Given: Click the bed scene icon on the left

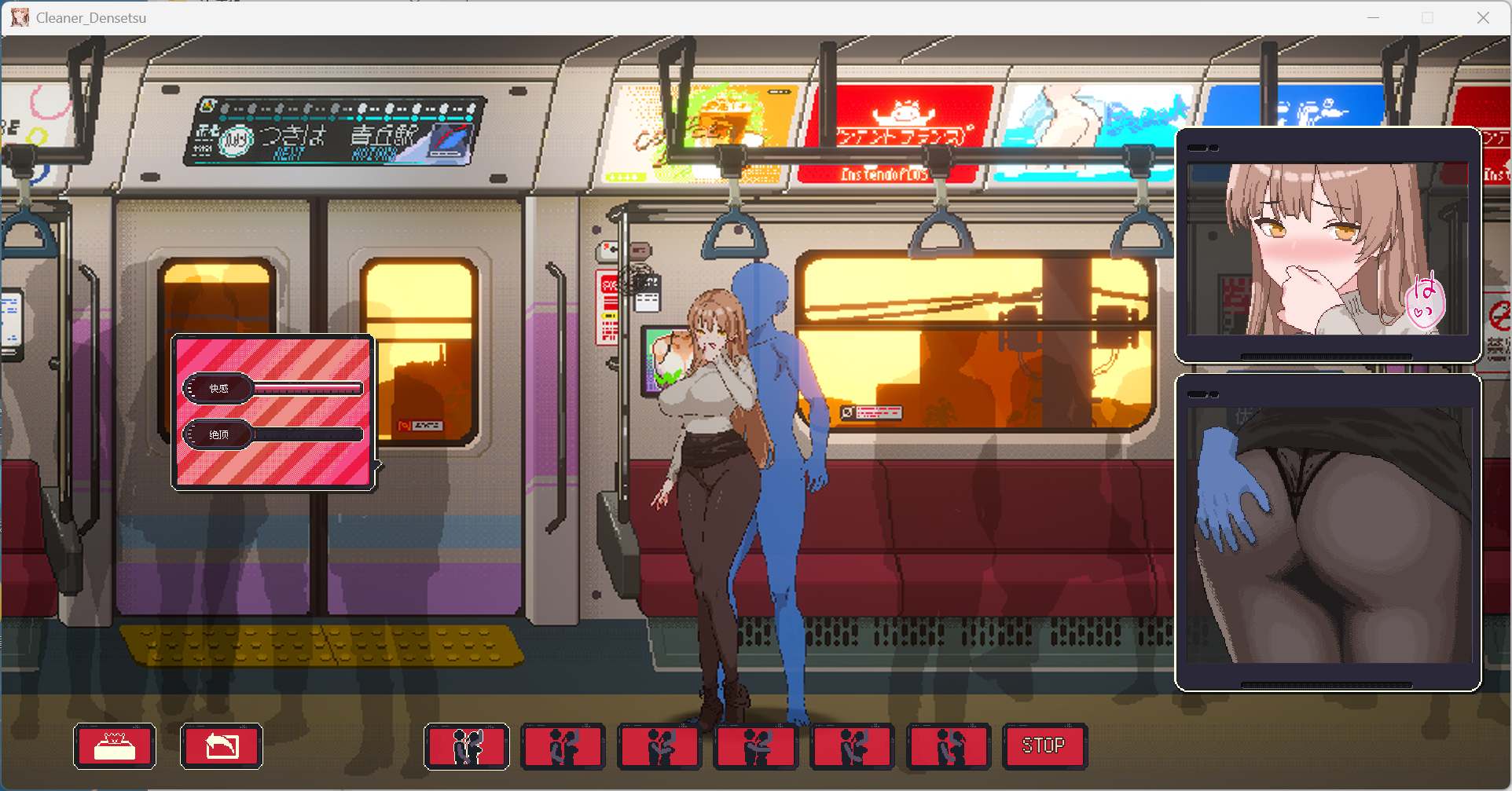Looking at the screenshot, I should pyautogui.click(x=115, y=745).
